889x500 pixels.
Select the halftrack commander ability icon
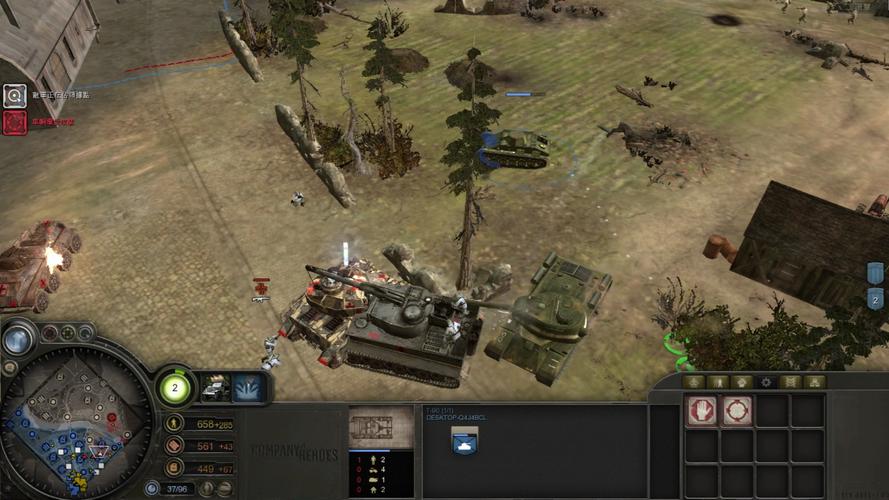215,388
